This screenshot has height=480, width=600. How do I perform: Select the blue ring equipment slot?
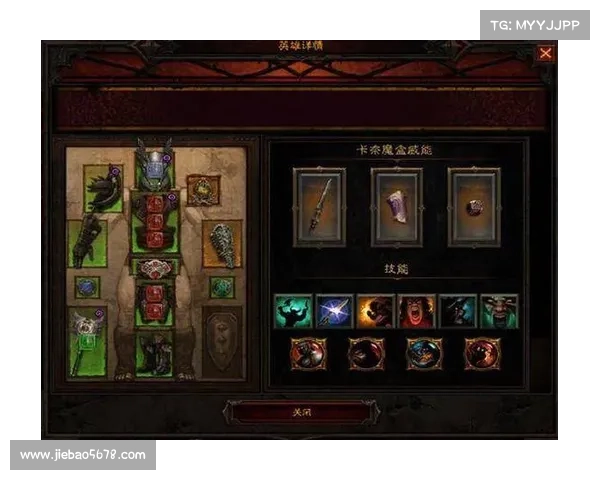coord(86,287)
